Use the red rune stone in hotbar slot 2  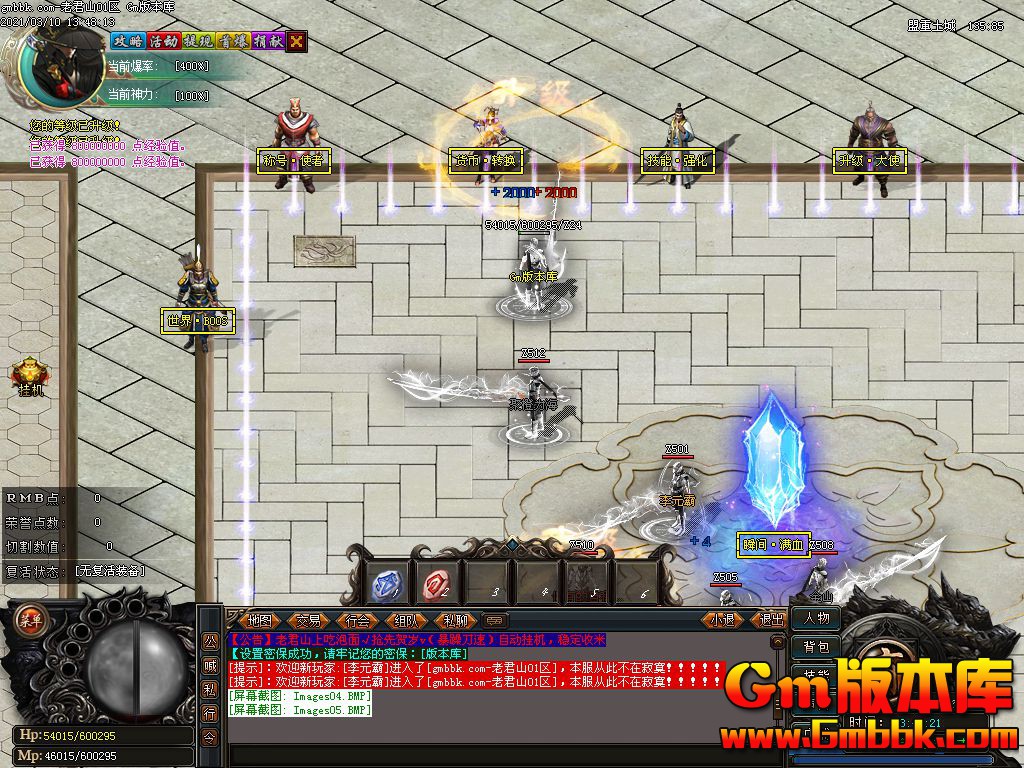tap(437, 583)
